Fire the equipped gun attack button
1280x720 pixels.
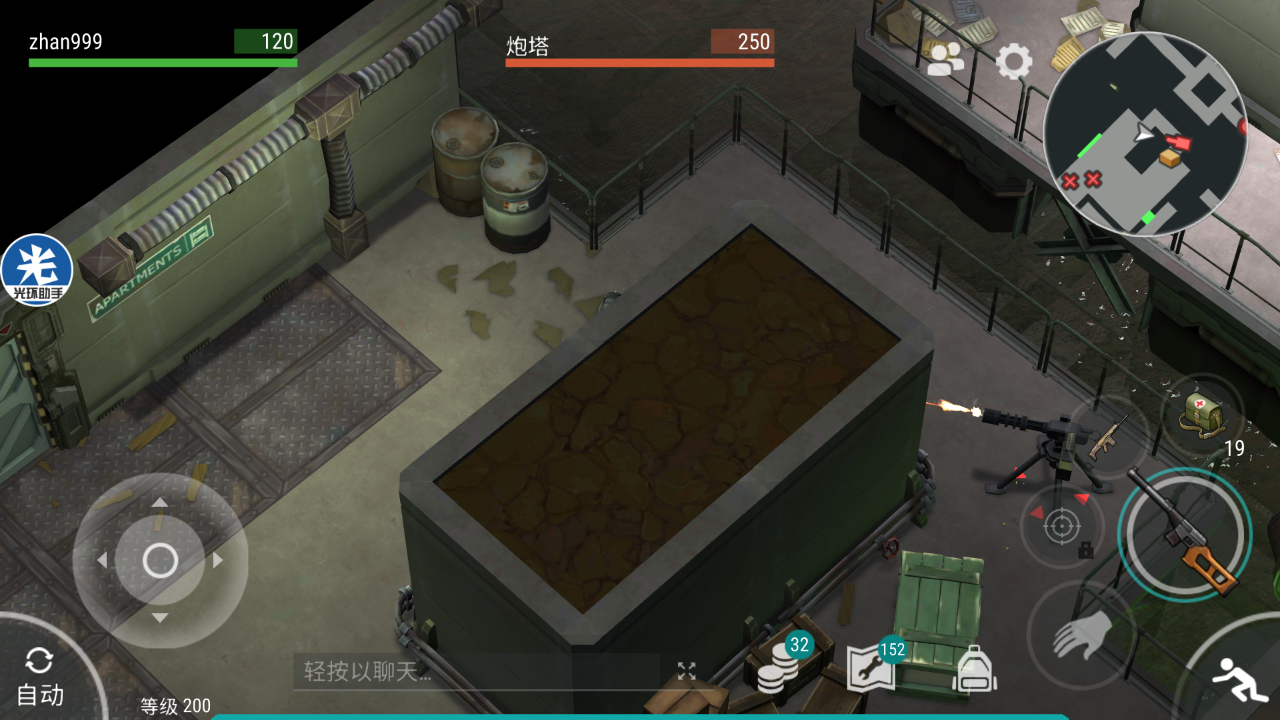tap(1185, 534)
